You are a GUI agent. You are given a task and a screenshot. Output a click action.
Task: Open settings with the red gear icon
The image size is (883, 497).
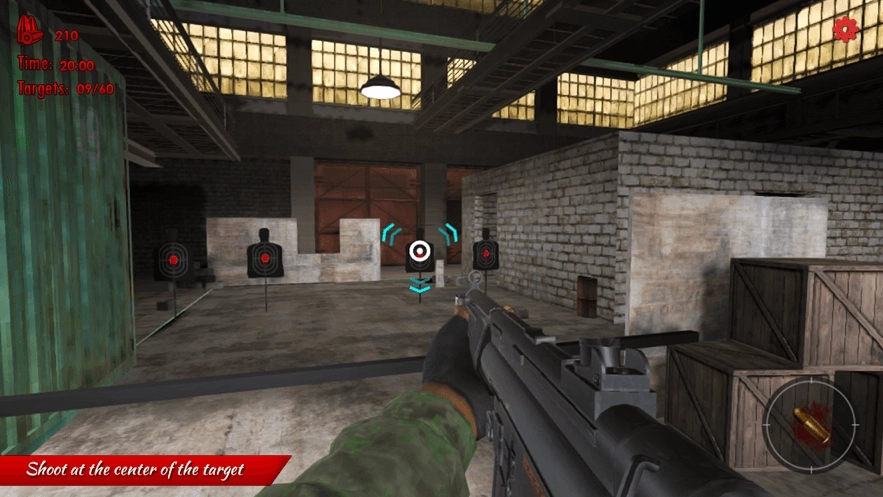pyautogui.click(x=846, y=30)
